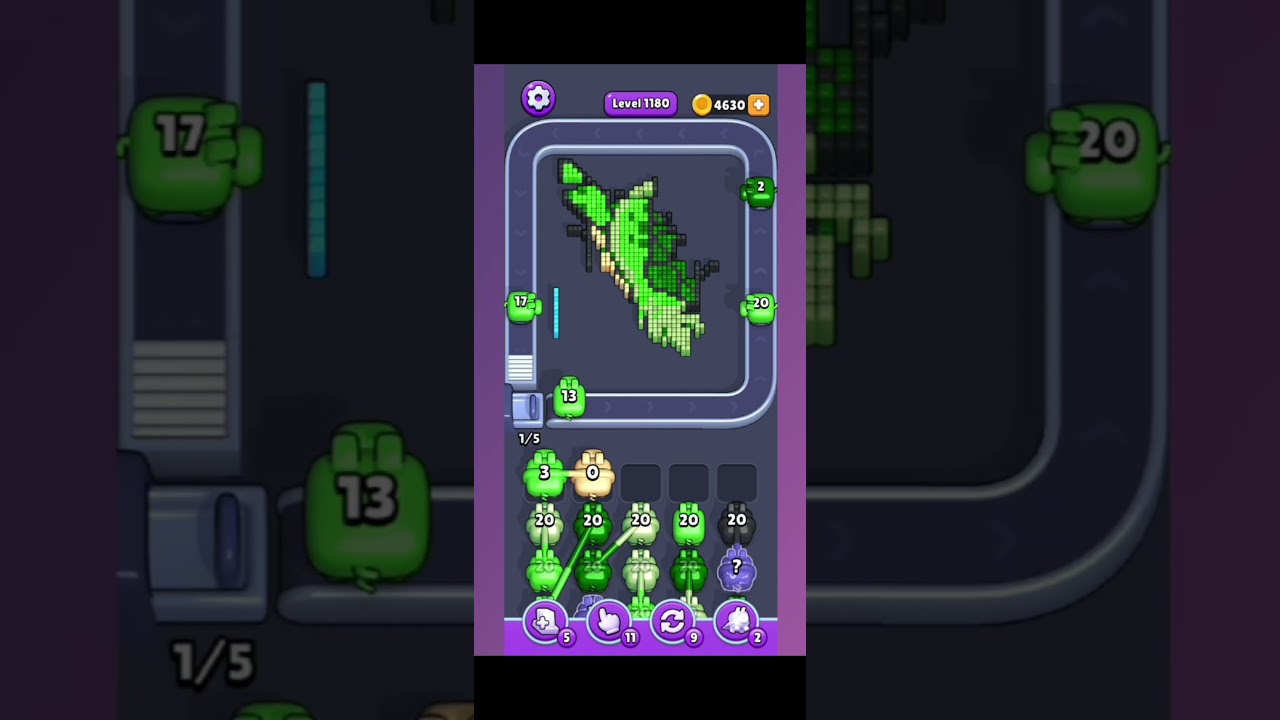The width and height of the screenshot is (1280, 720).
Task: Use the add-slot booster with 5 charges
Action: tap(545, 622)
